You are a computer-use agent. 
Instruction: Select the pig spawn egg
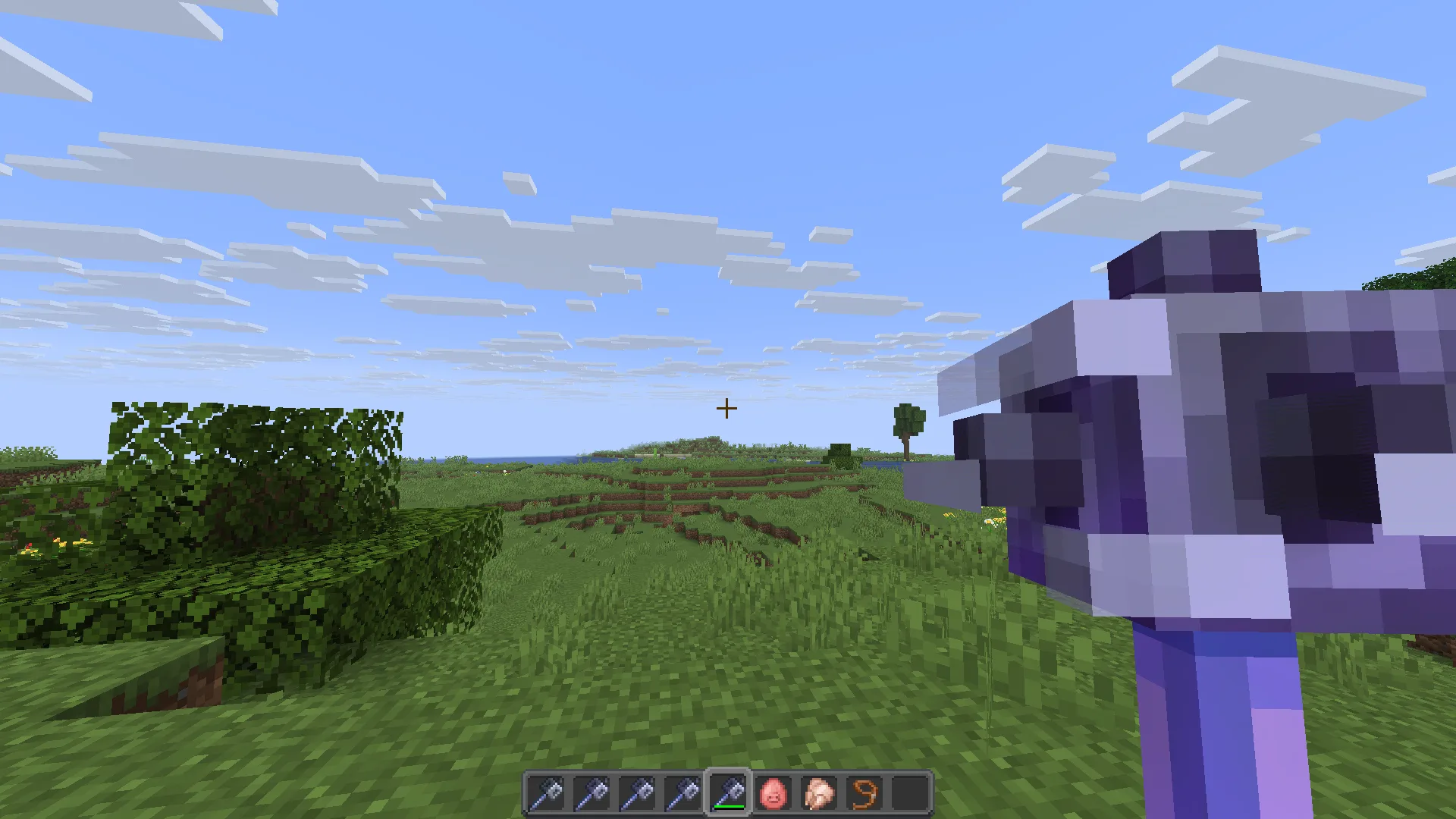[x=774, y=792]
